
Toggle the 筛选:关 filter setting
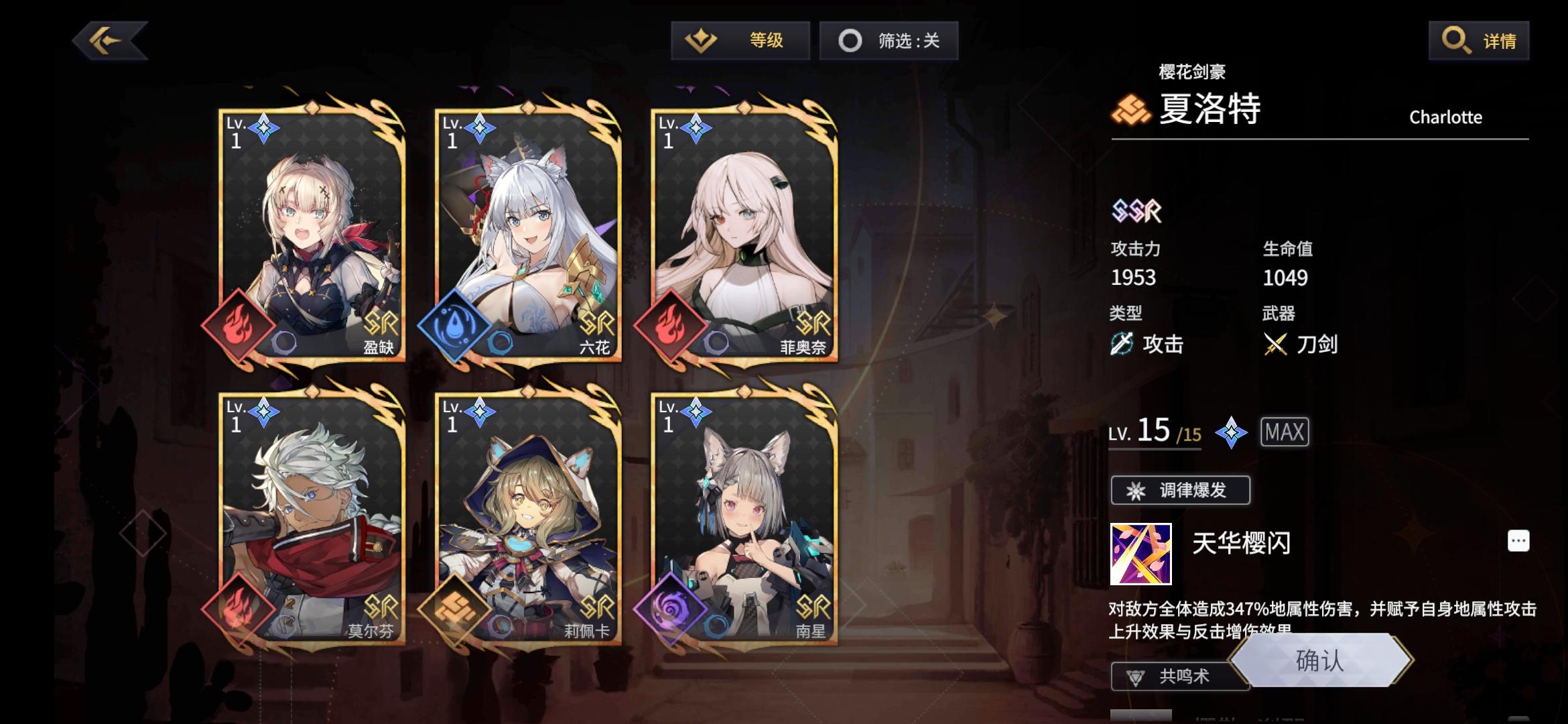click(889, 40)
